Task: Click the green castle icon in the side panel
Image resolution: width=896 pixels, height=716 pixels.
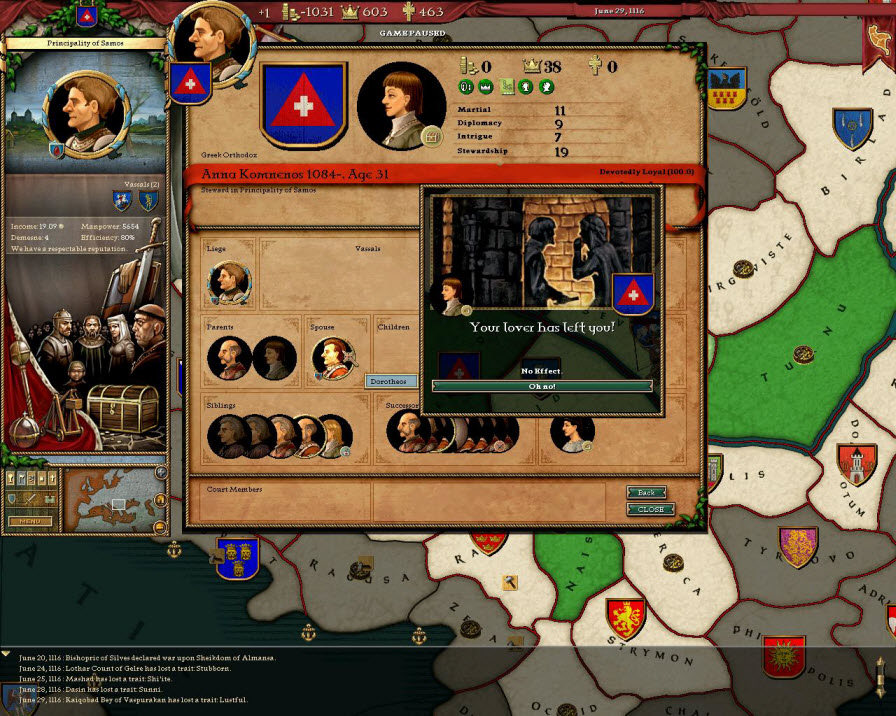Action: [49, 498]
